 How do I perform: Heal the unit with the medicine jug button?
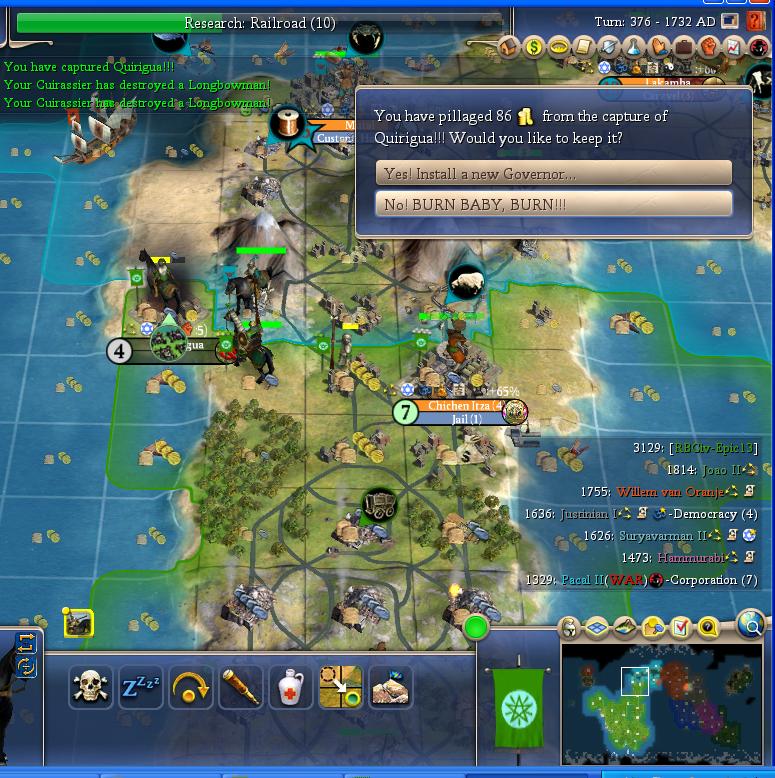290,688
